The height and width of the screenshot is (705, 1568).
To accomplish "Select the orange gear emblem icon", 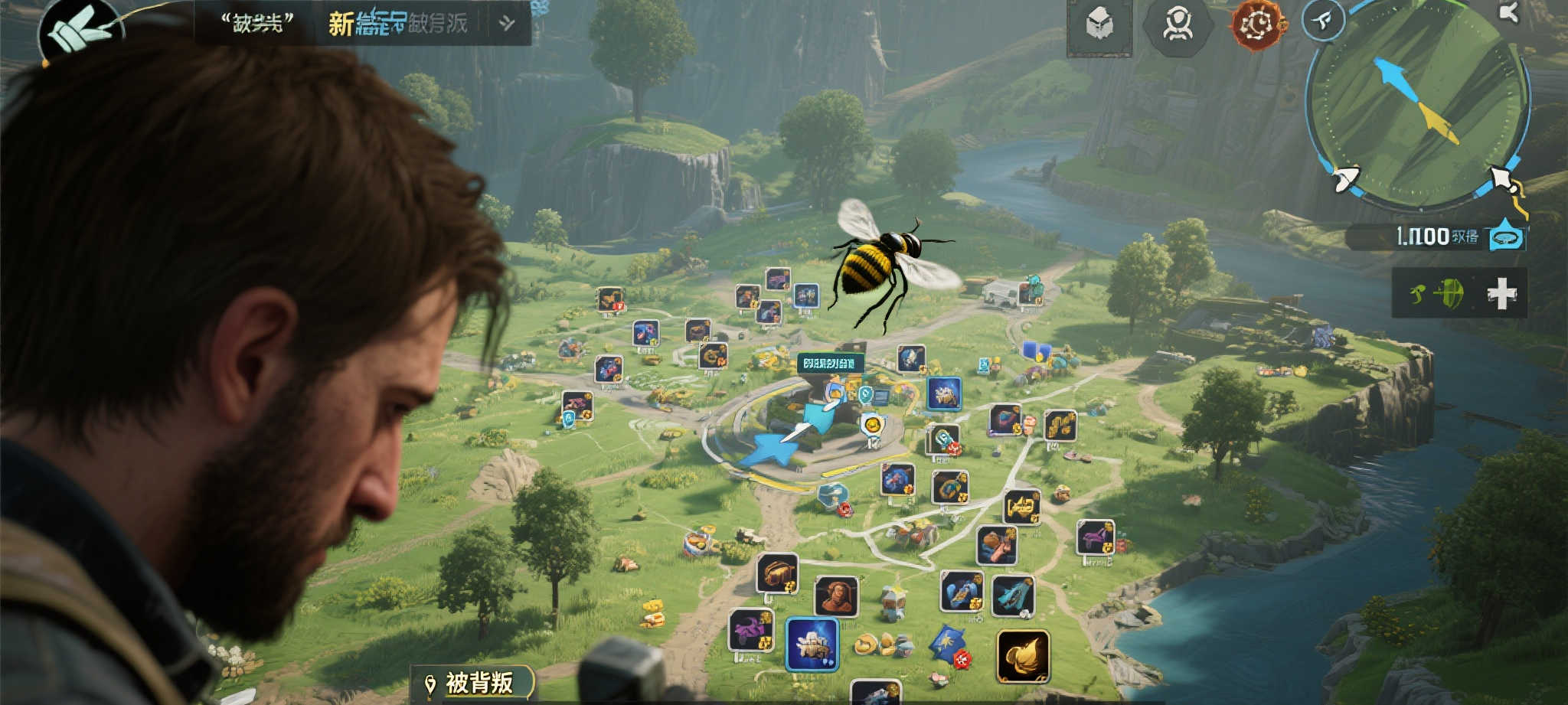I will [1256, 25].
